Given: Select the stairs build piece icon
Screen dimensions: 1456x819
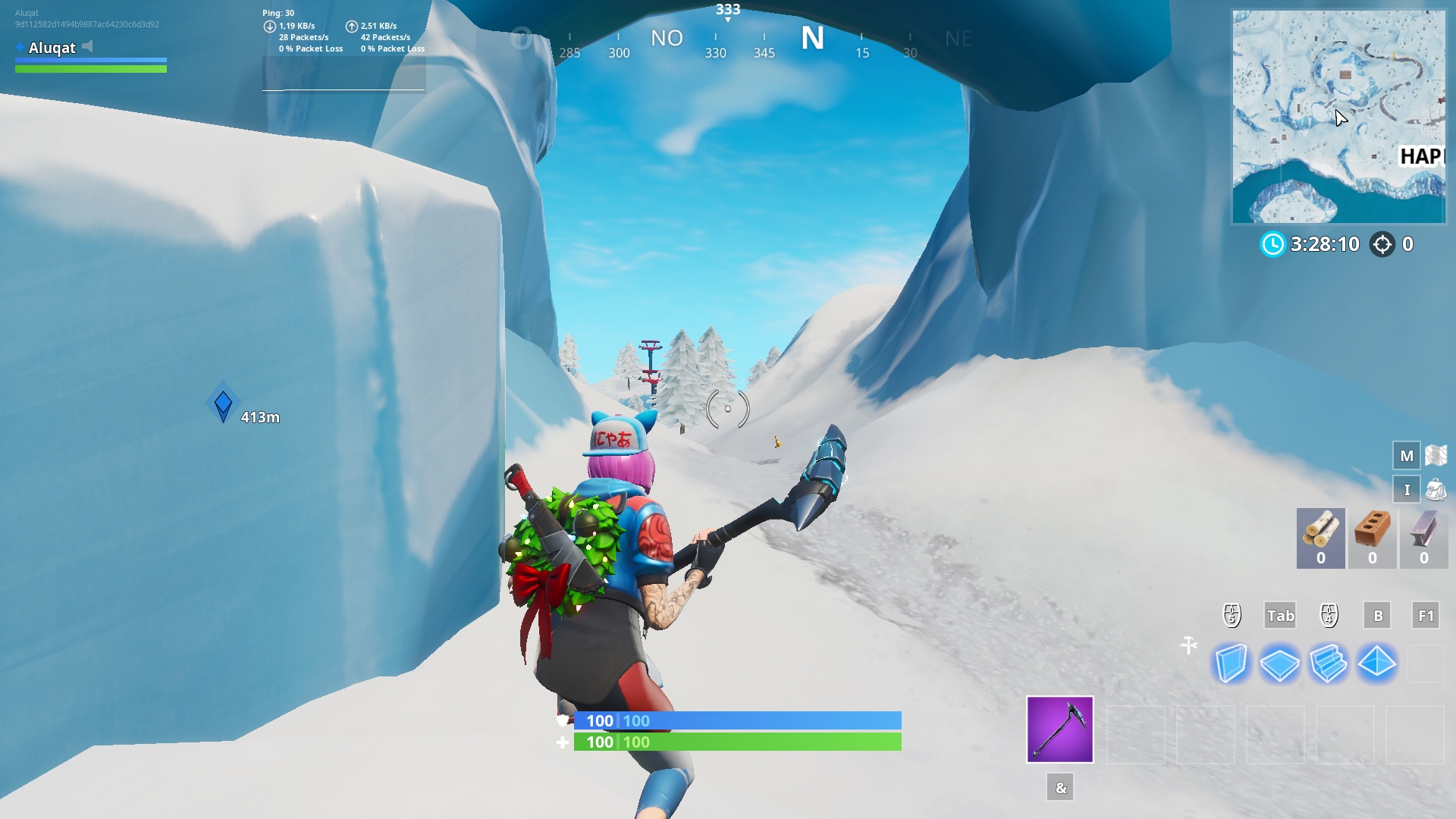Looking at the screenshot, I should coord(1329,664).
